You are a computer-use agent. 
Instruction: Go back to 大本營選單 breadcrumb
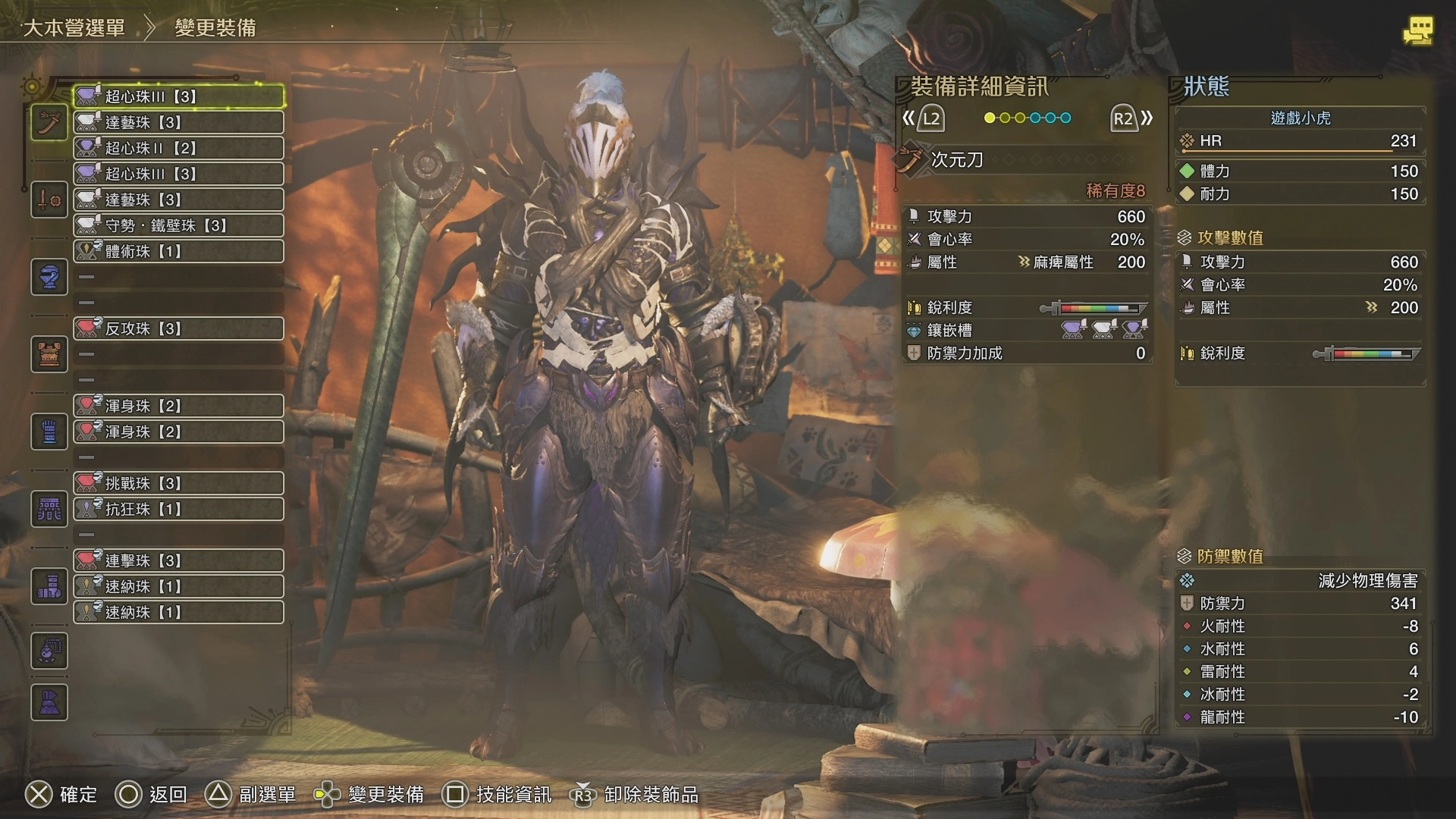tap(74, 29)
